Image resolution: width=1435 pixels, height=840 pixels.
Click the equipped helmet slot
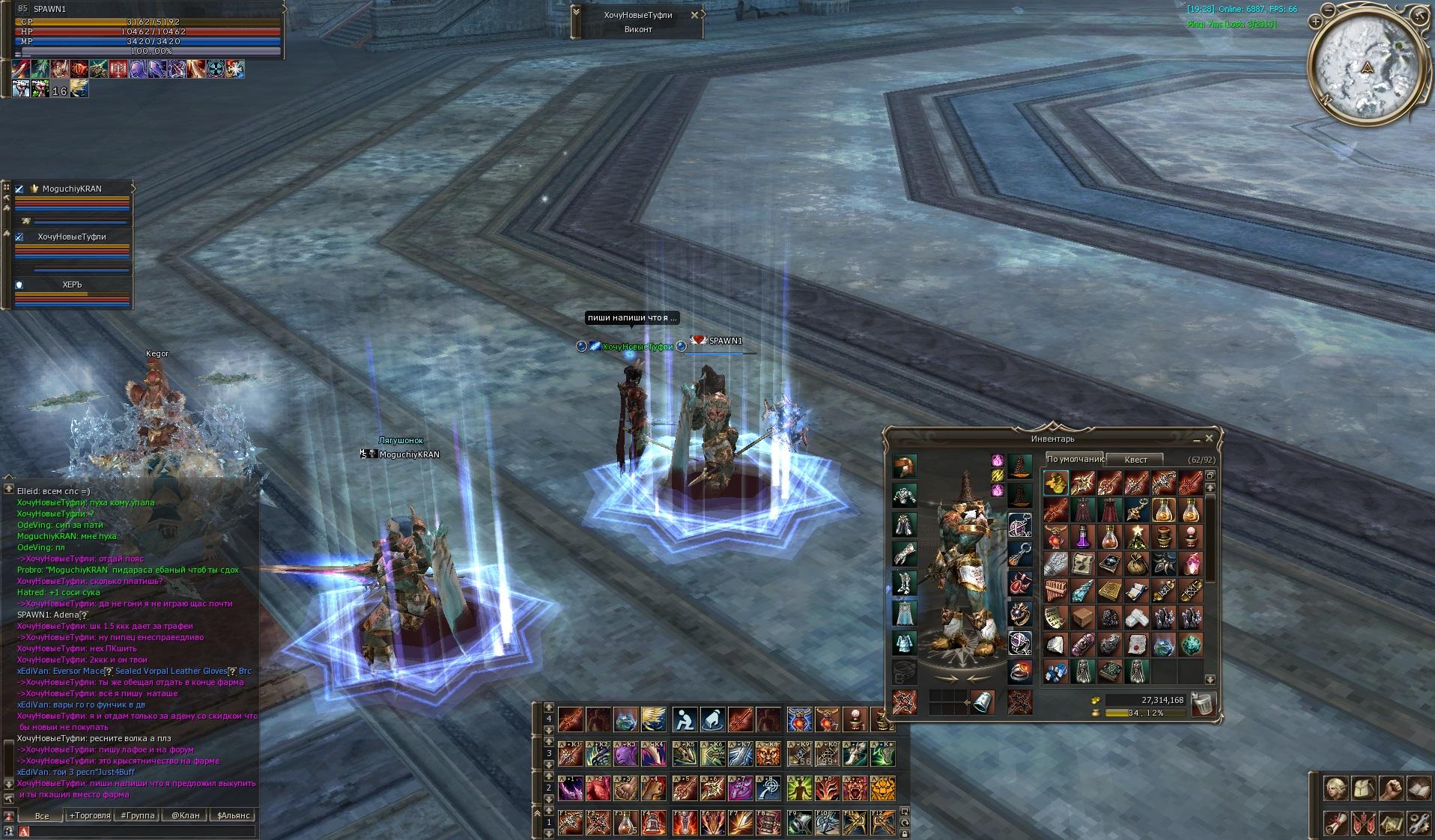[905, 467]
